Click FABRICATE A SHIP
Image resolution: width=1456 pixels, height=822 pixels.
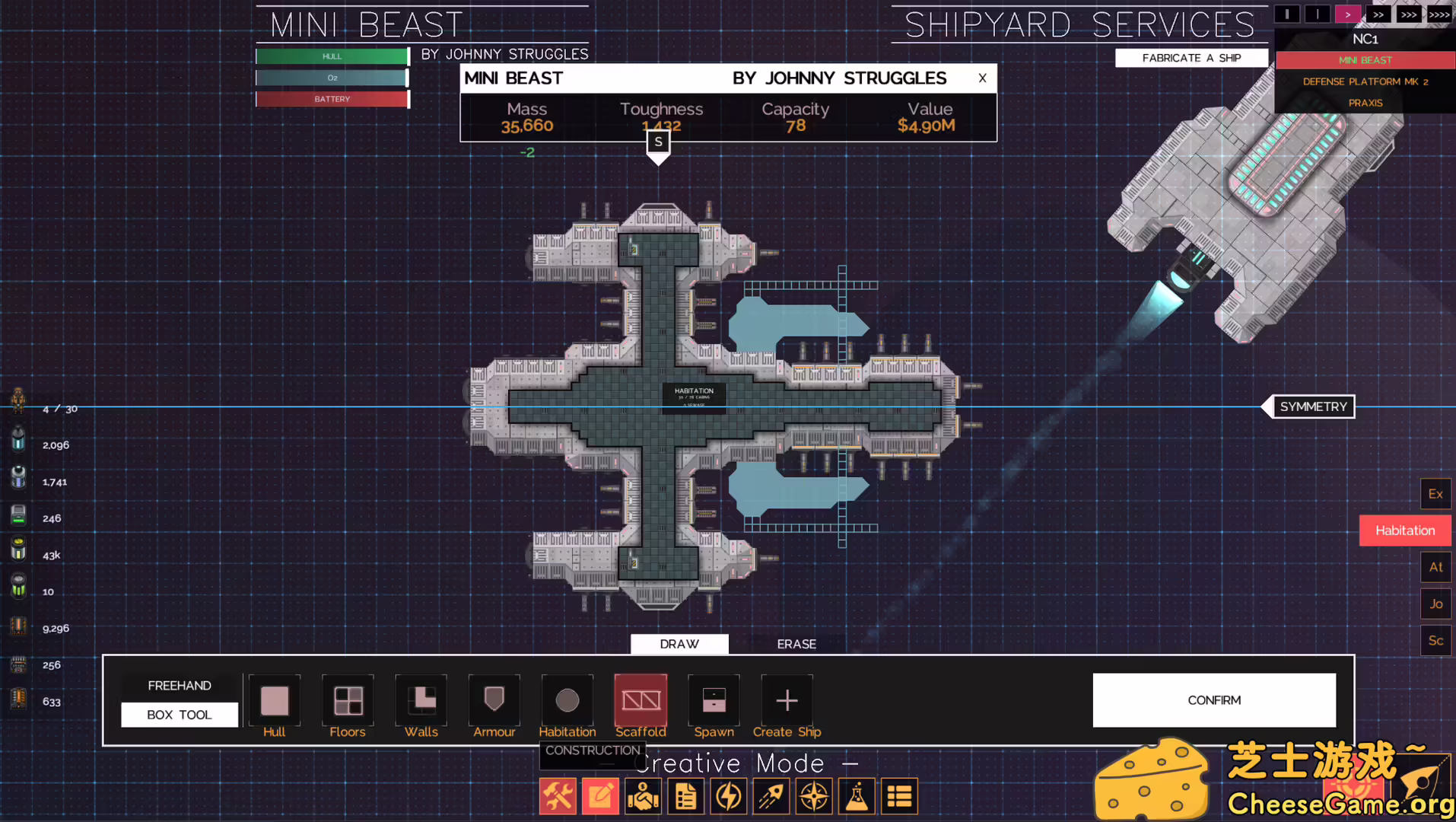click(1191, 57)
